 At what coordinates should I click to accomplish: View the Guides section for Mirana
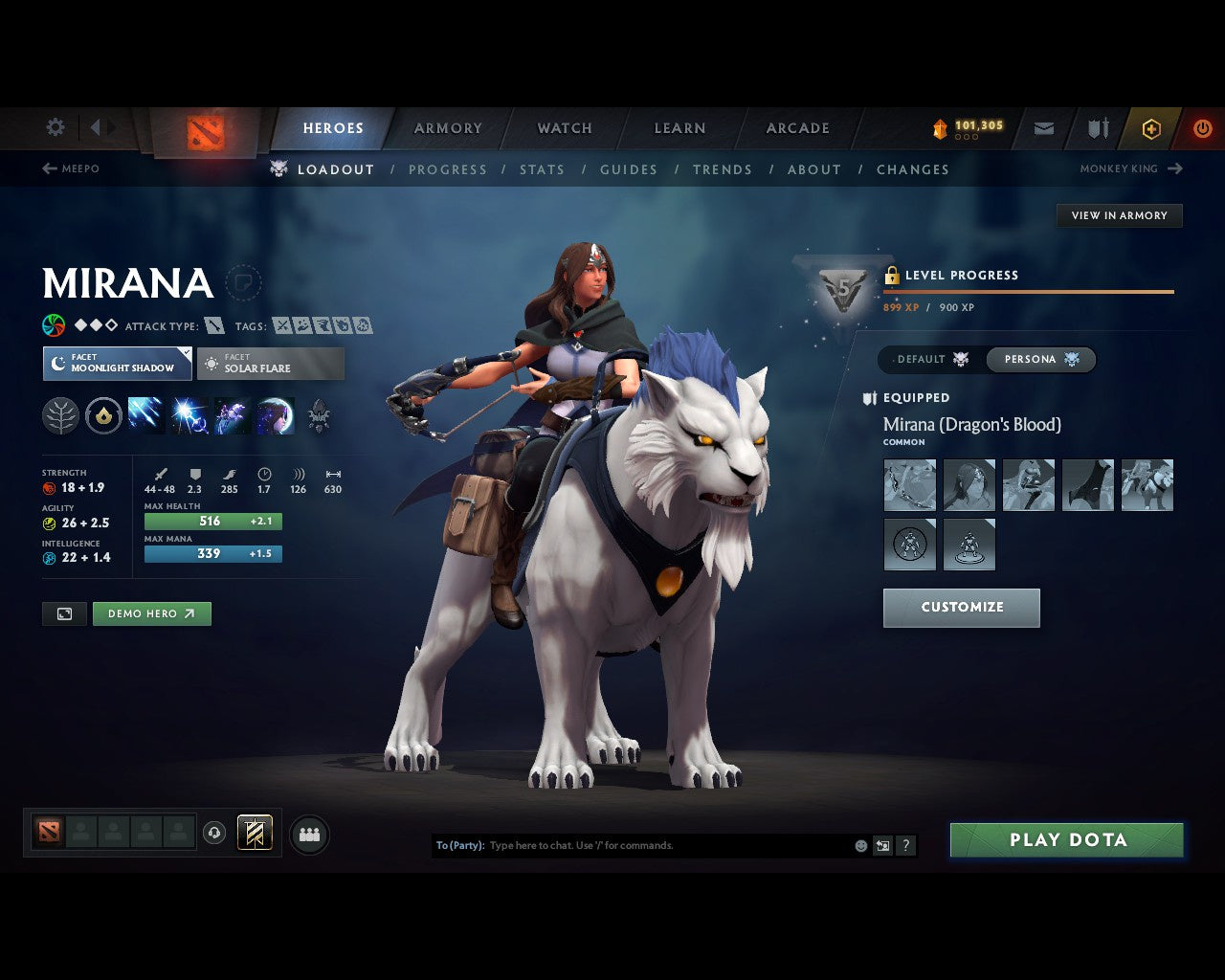(x=628, y=169)
